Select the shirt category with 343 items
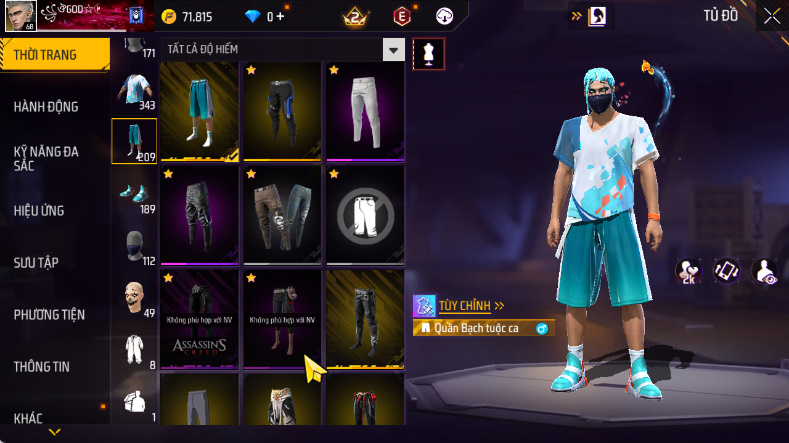 pyautogui.click(x=133, y=88)
